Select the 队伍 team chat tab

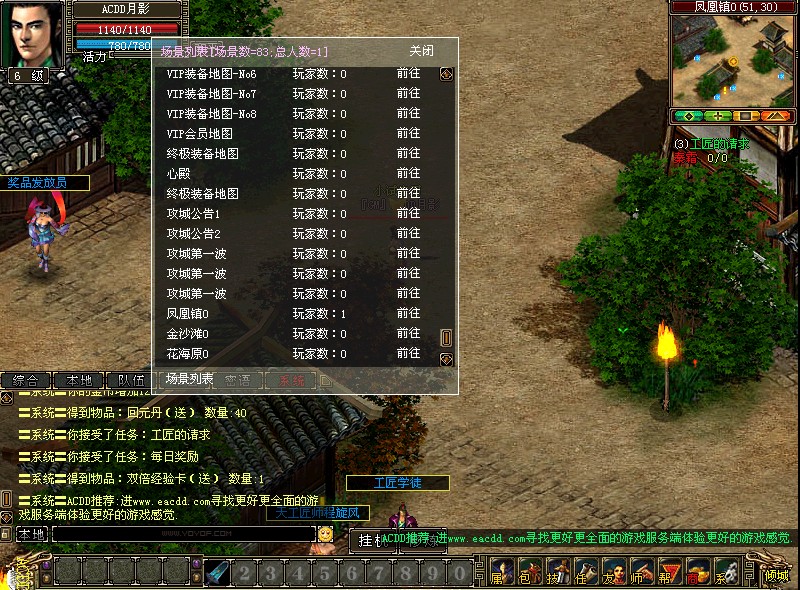pos(131,381)
